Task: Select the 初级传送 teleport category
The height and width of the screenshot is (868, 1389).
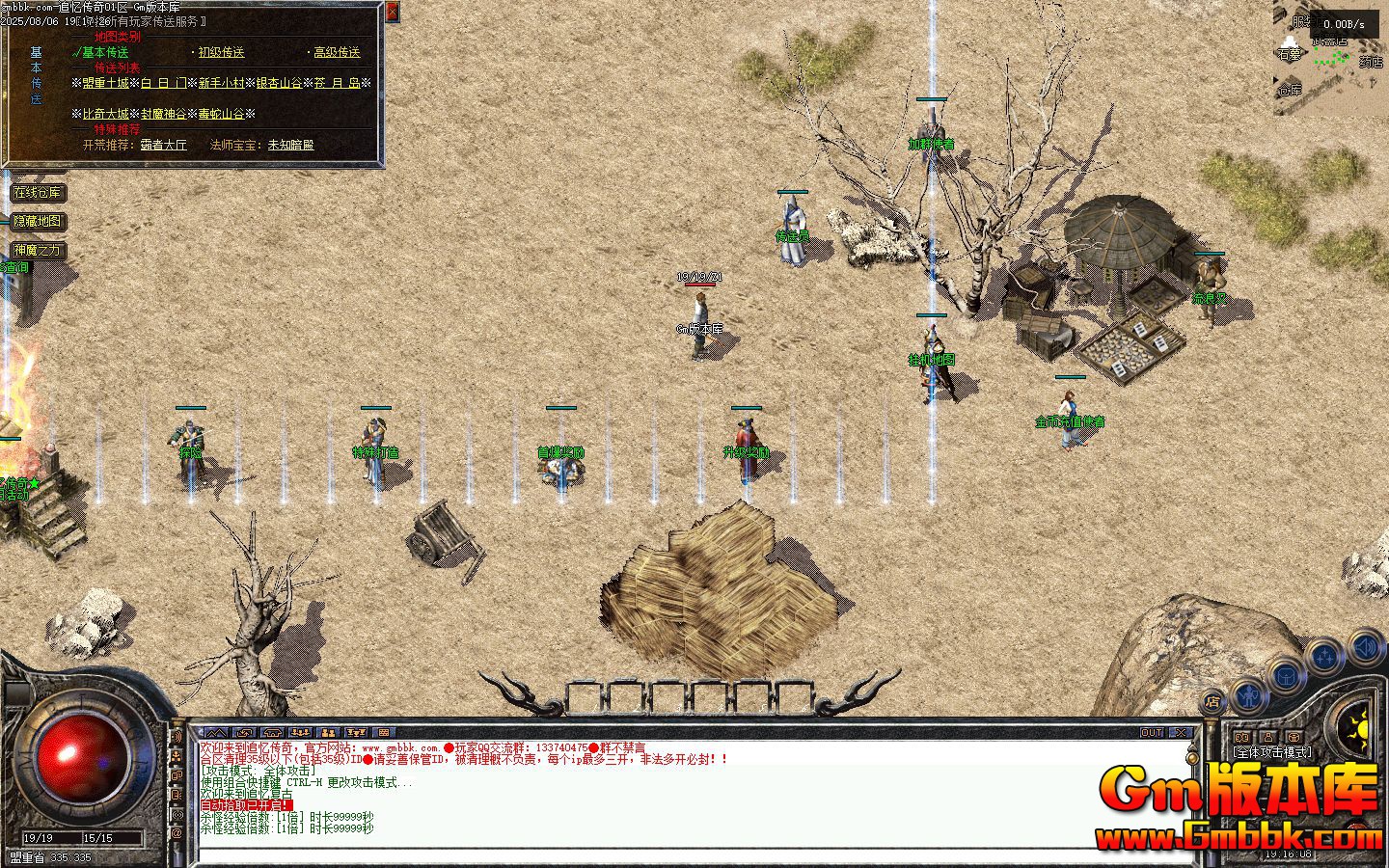Action: pyautogui.click(x=221, y=53)
